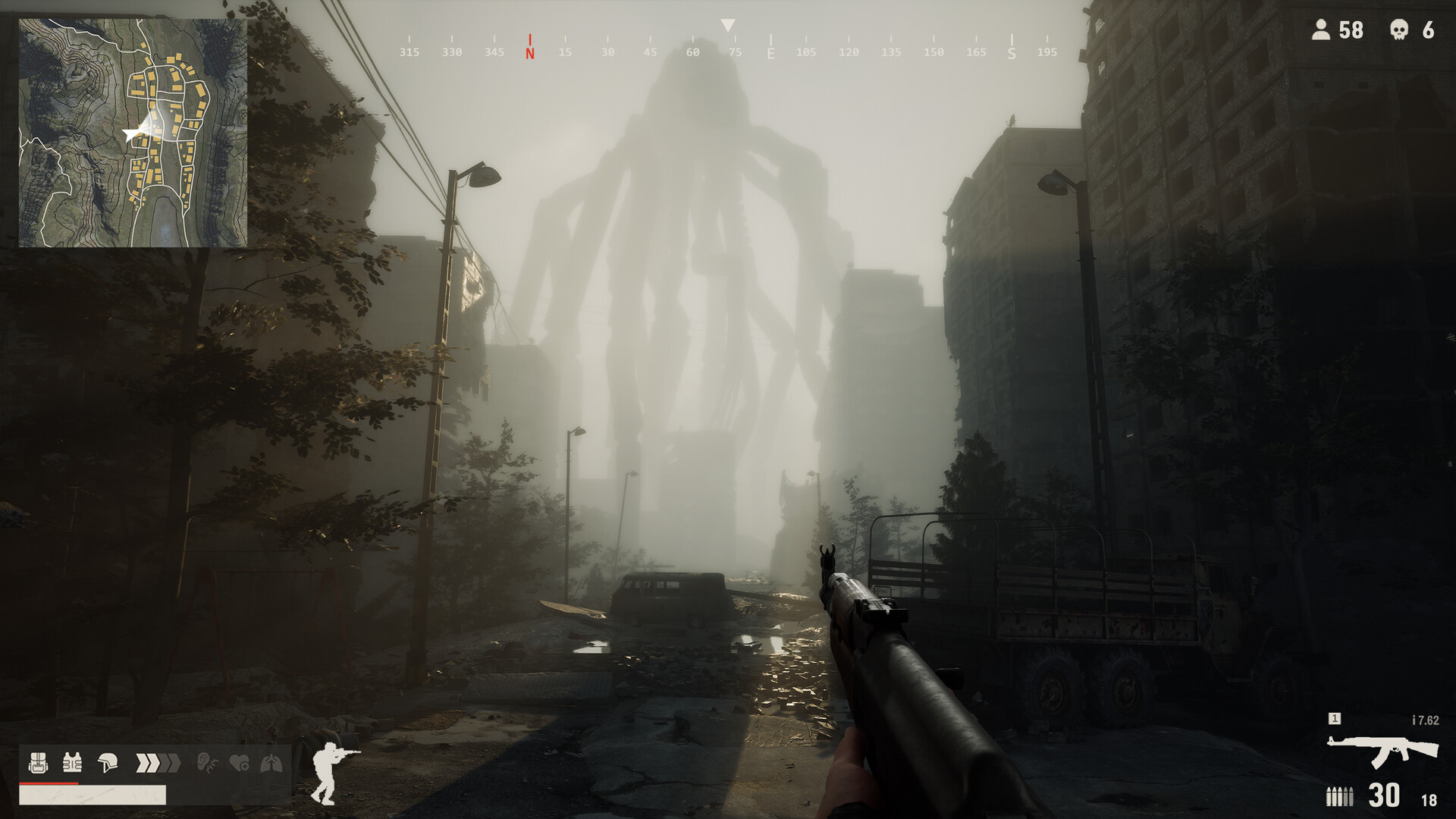Select the N marker on the compass

pyautogui.click(x=529, y=45)
